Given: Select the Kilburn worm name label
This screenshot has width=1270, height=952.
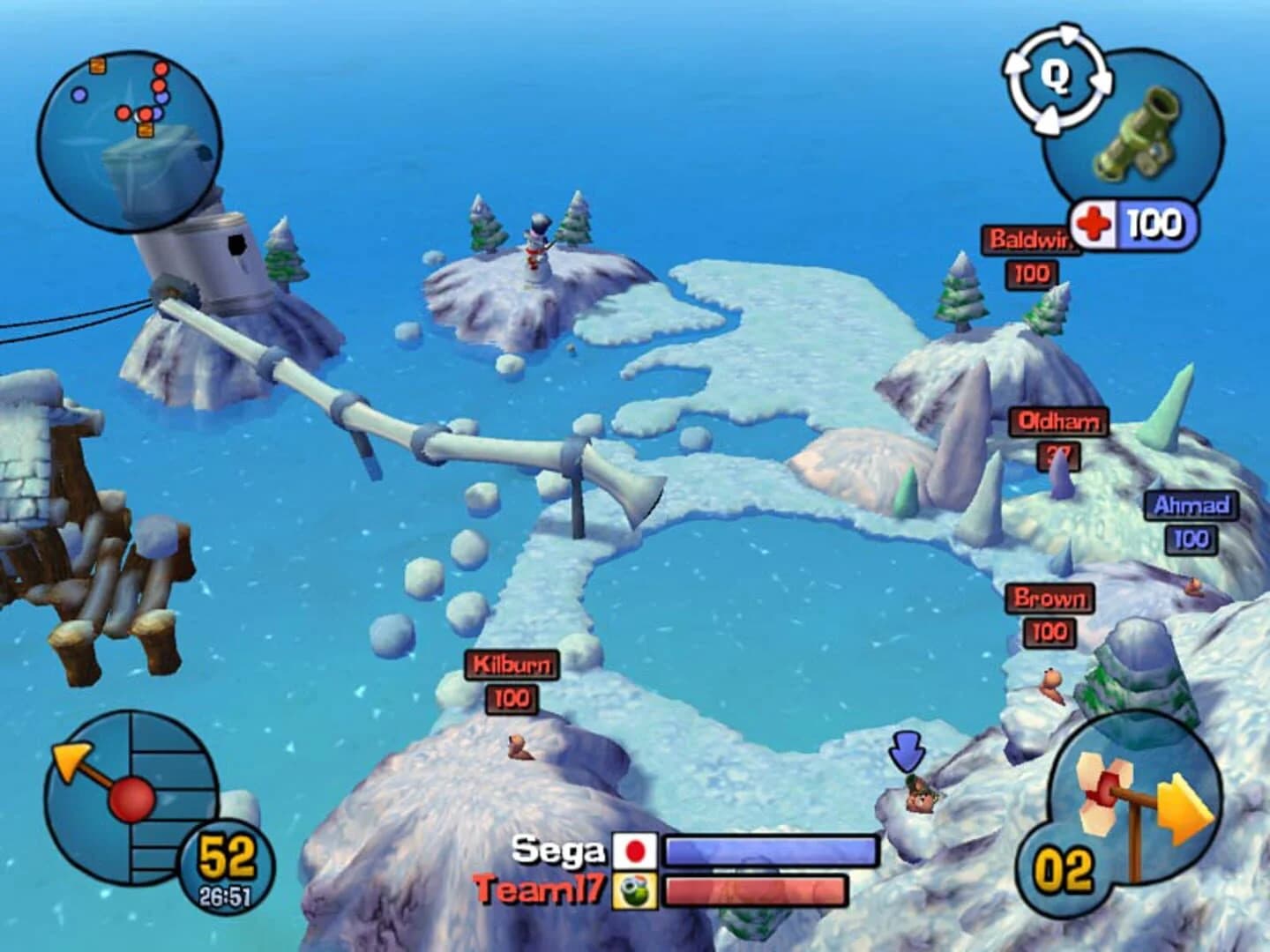Looking at the screenshot, I should pyautogui.click(x=512, y=666).
